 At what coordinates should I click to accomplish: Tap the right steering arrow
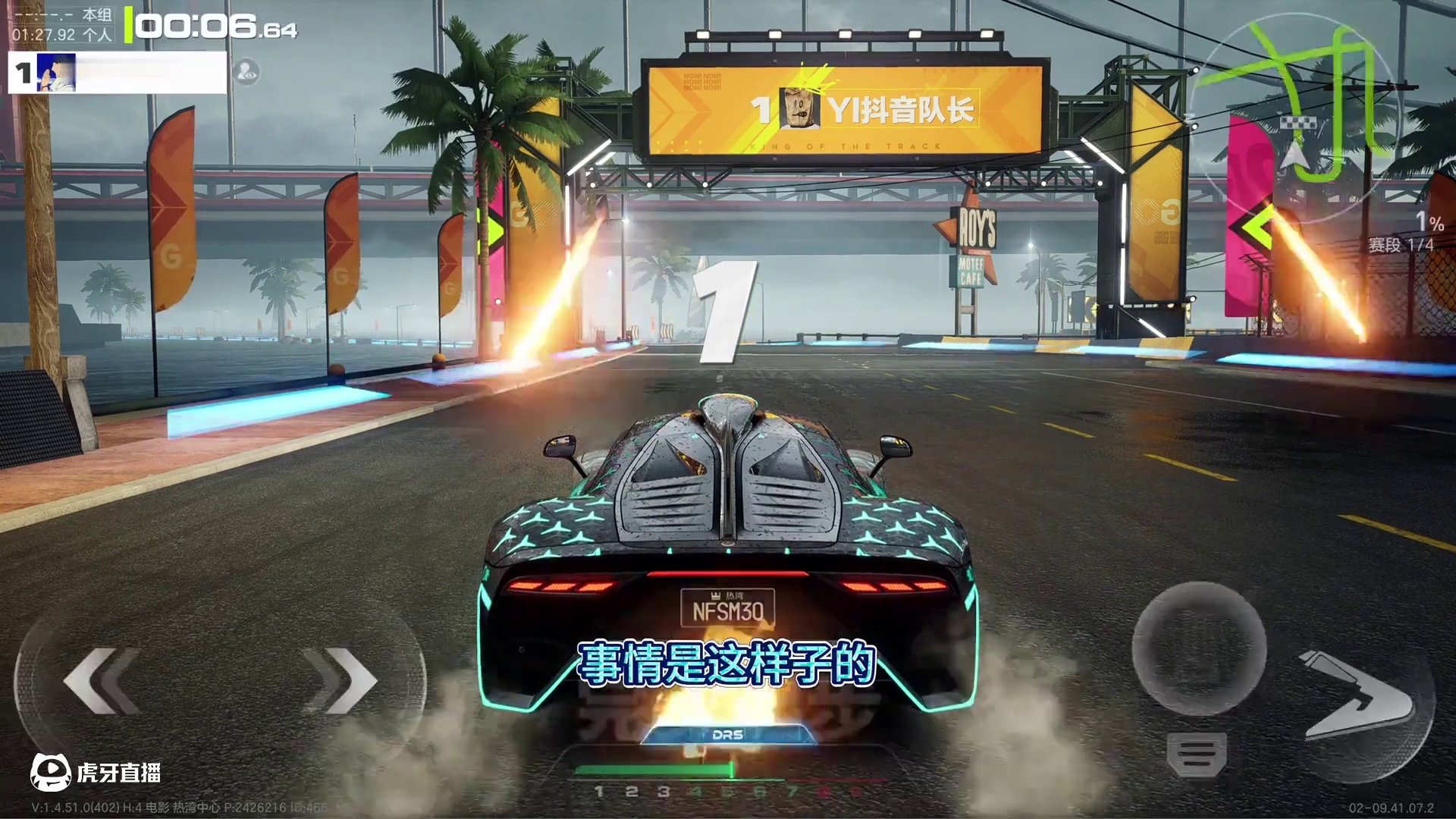(341, 680)
